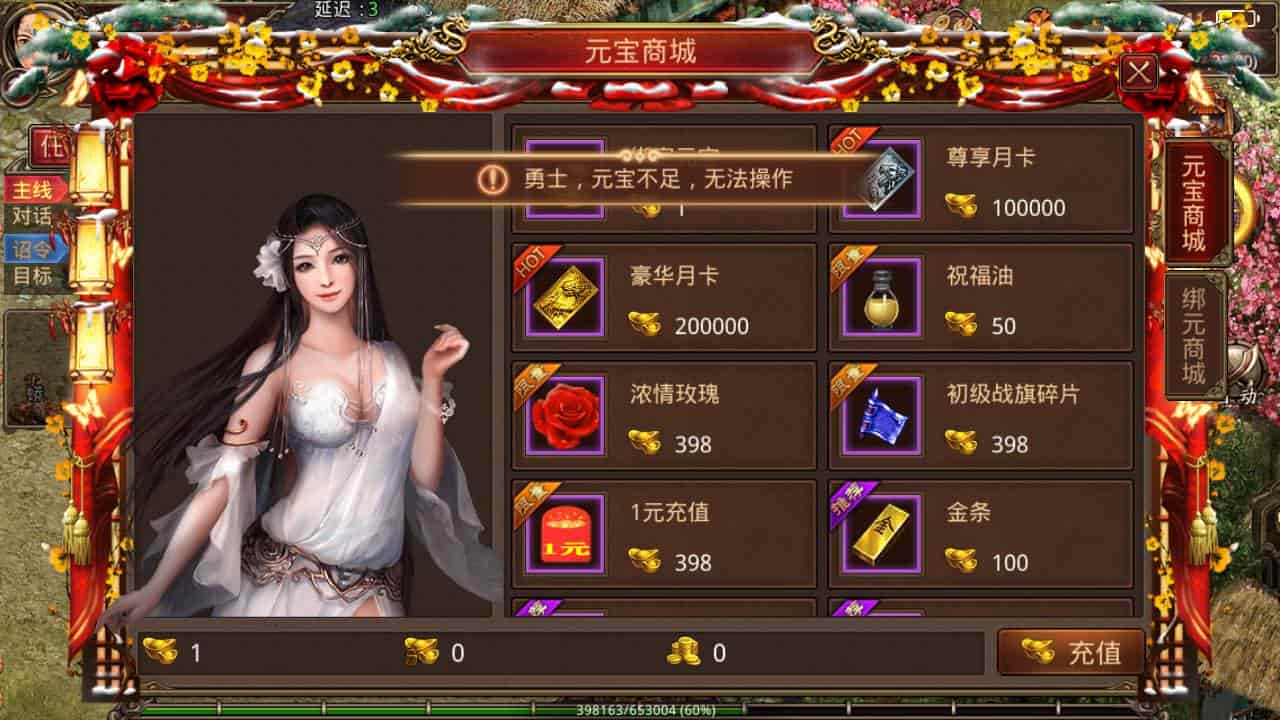Select the 金条 gold bar icon
1280x720 pixels.
point(881,532)
